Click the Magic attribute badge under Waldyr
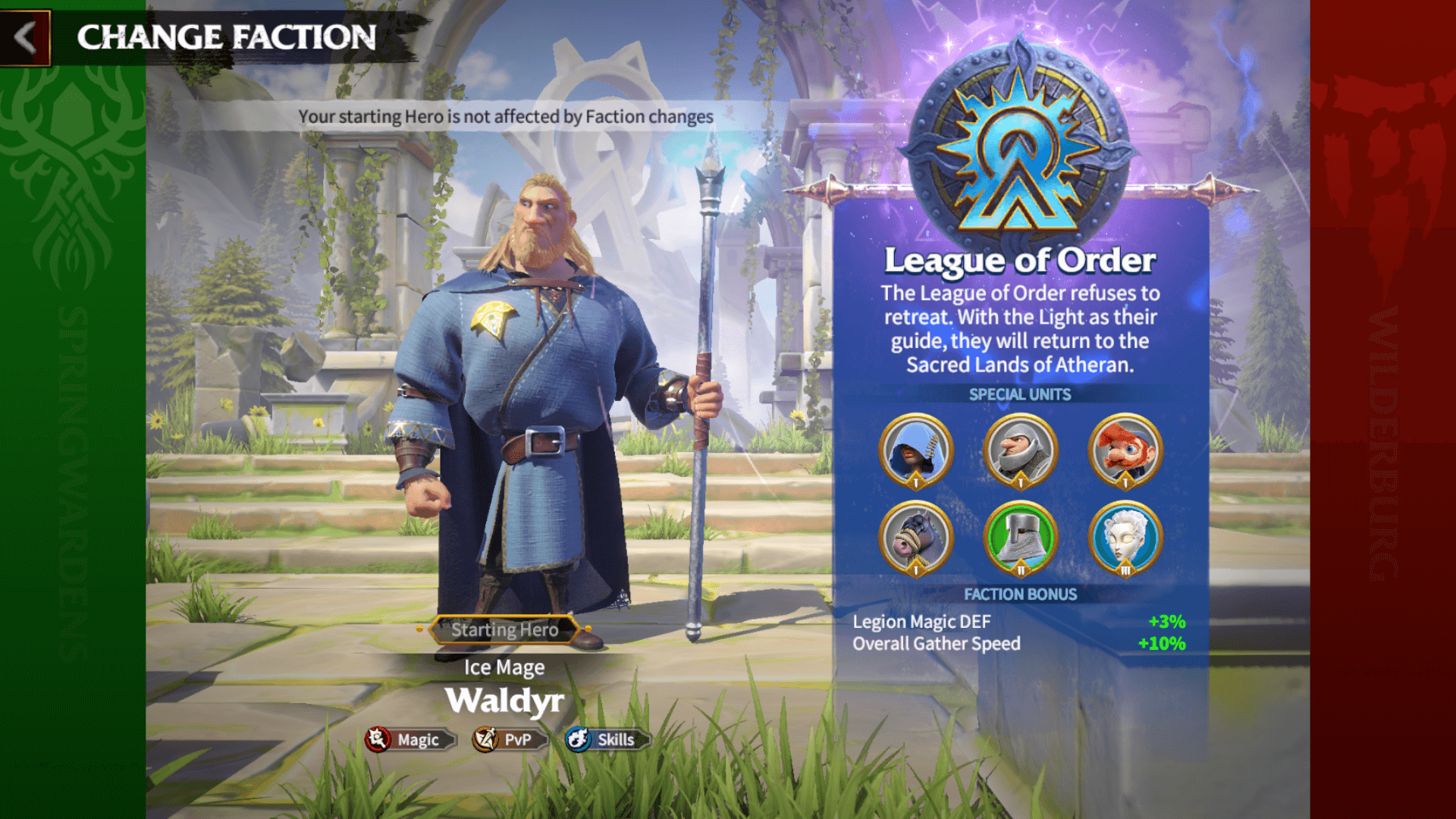Image resolution: width=1456 pixels, height=819 pixels. 409,739
